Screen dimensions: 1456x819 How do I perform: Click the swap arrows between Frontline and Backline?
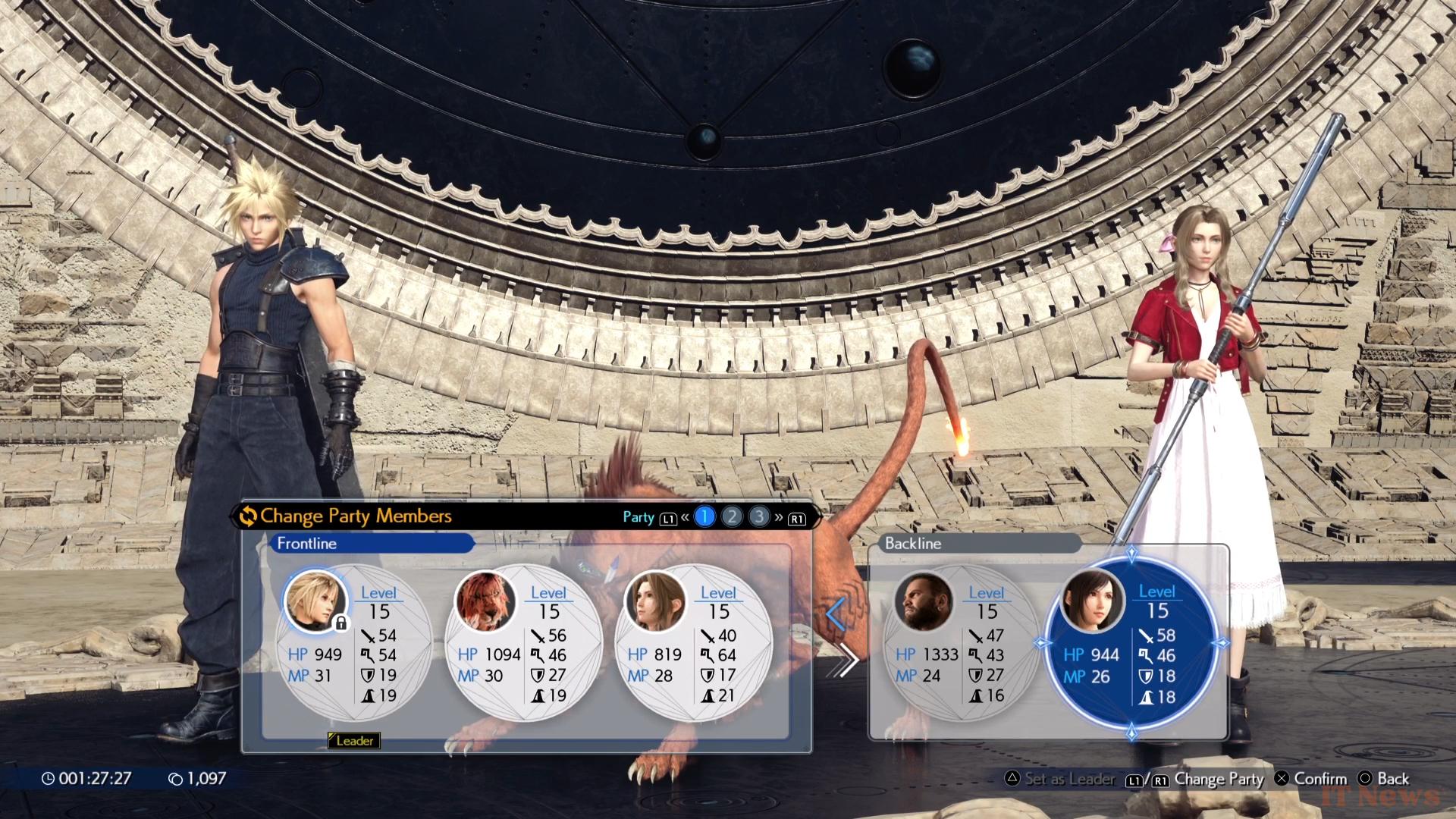click(841, 638)
